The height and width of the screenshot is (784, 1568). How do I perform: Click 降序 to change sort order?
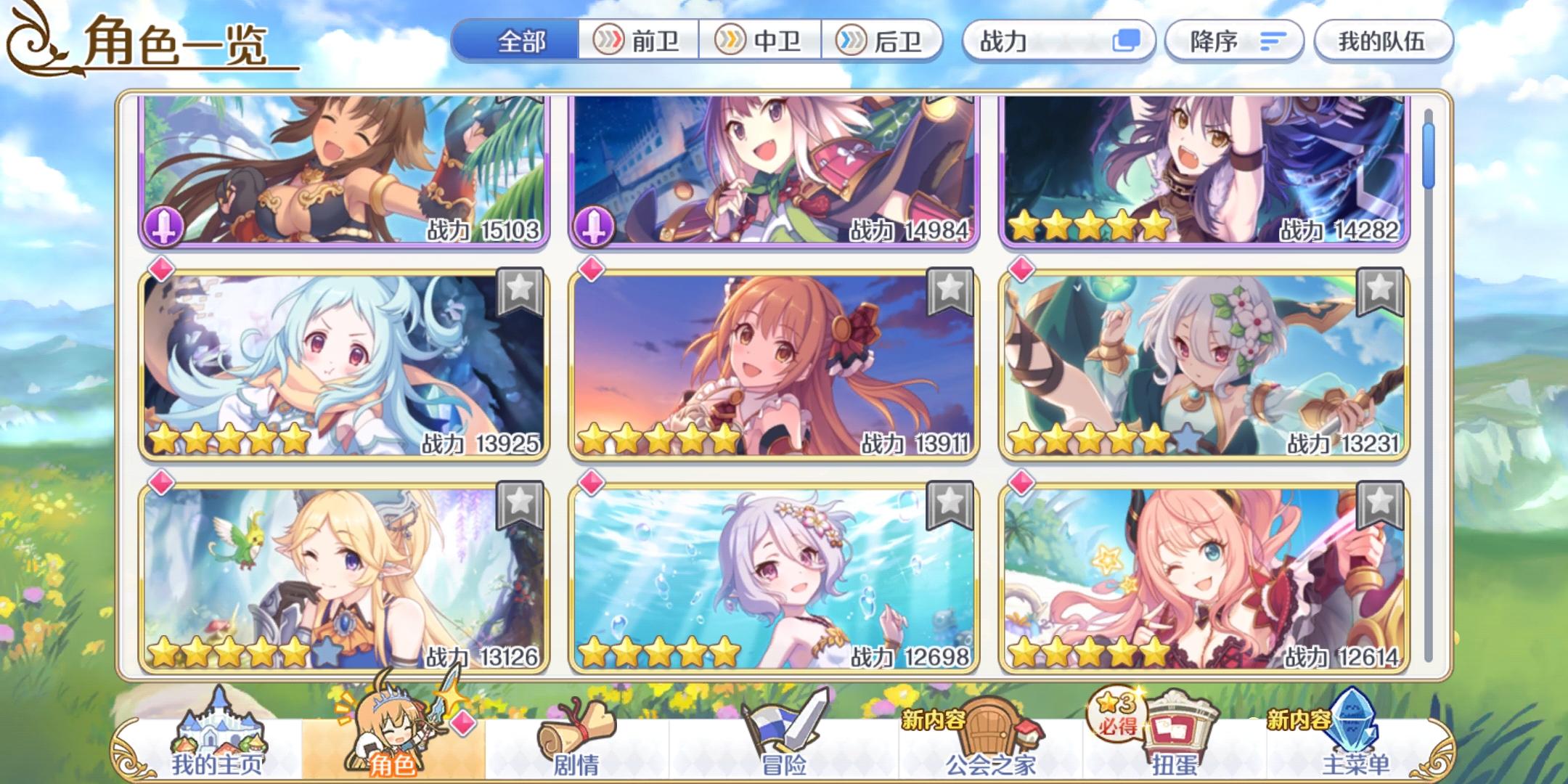point(1234,41)
